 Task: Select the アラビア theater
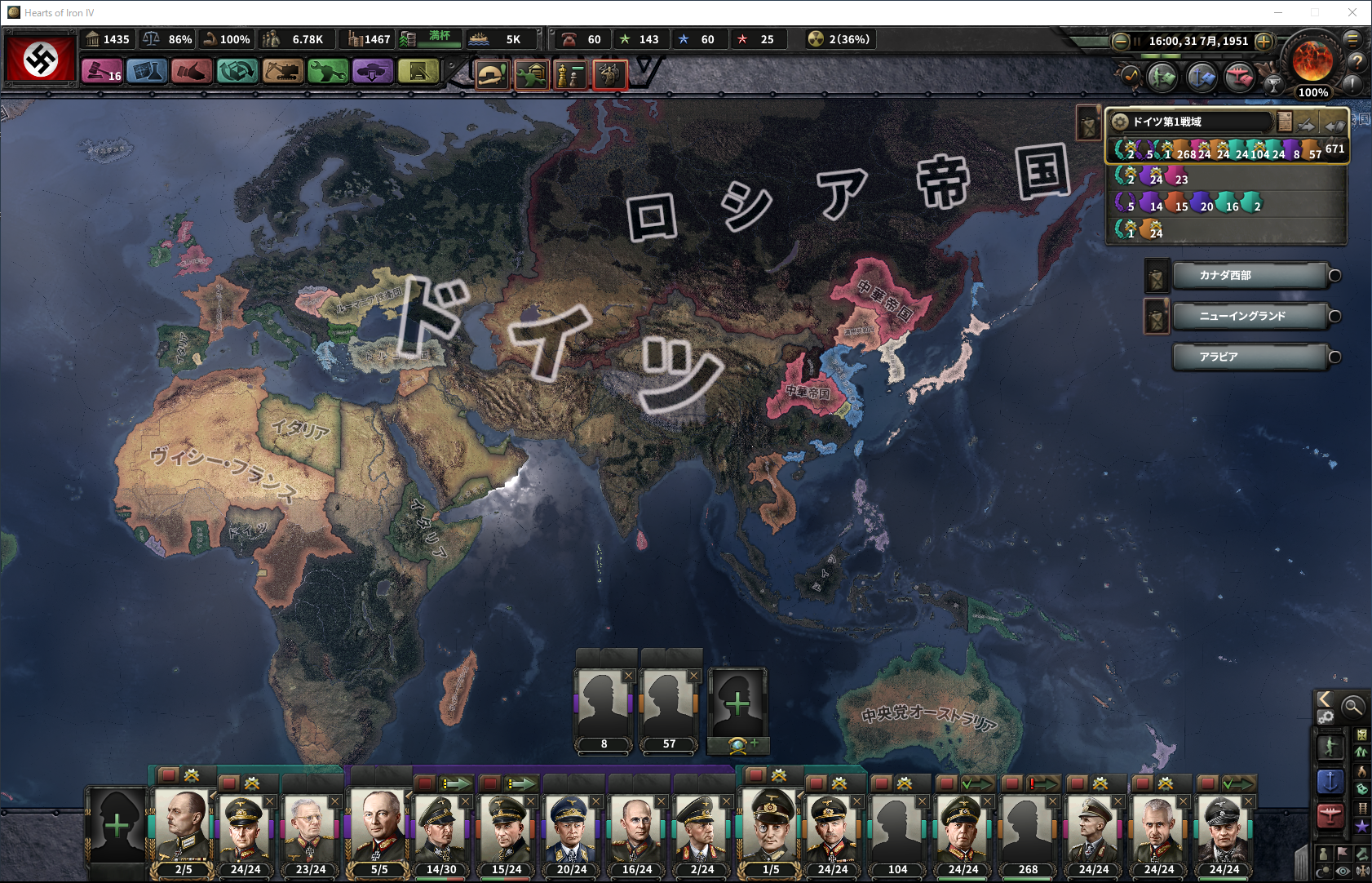point(1249,357)
